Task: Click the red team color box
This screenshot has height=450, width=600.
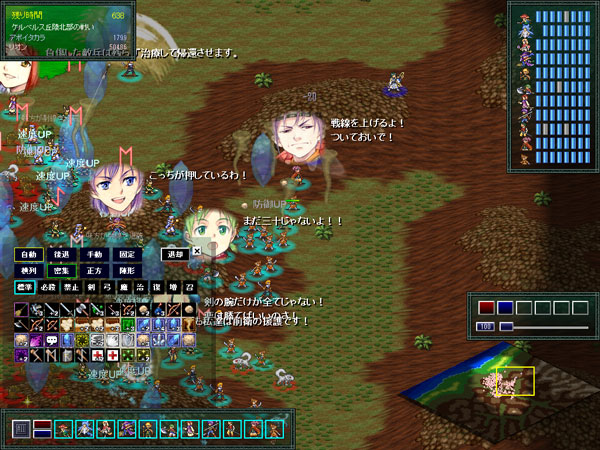Action: pos(486,308)
